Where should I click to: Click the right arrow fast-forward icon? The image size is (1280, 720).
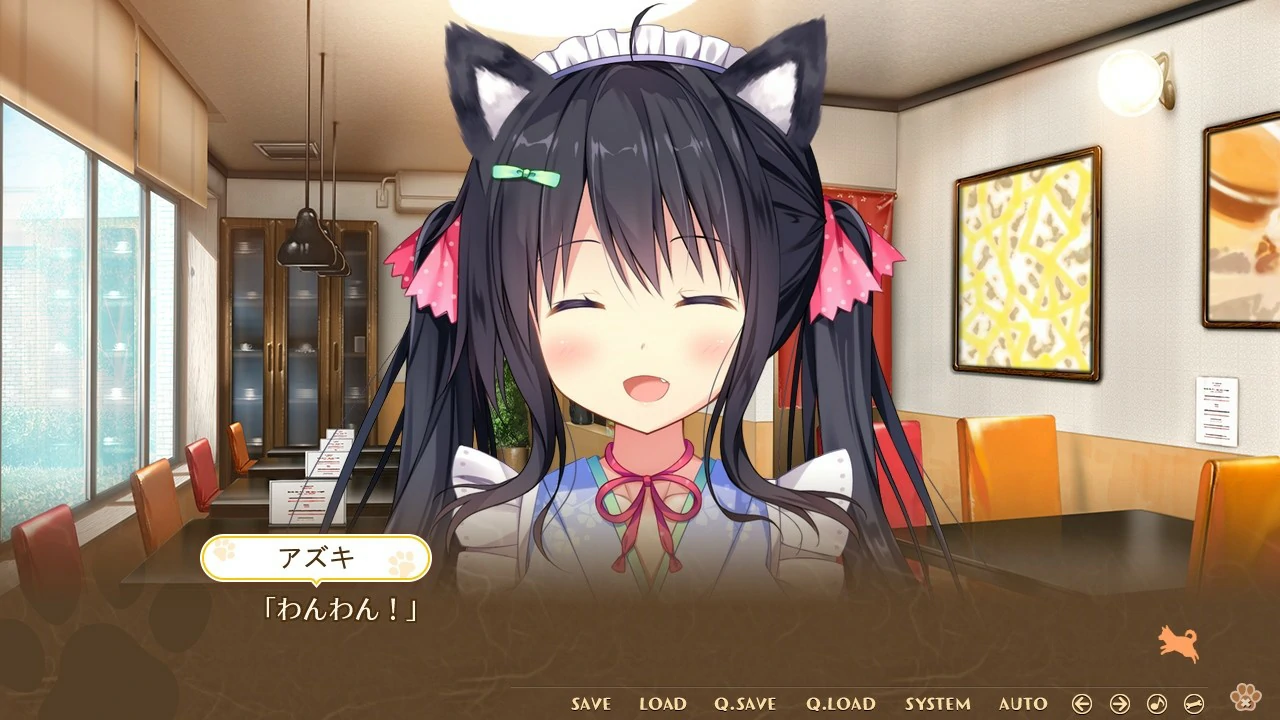point(1119,703)
